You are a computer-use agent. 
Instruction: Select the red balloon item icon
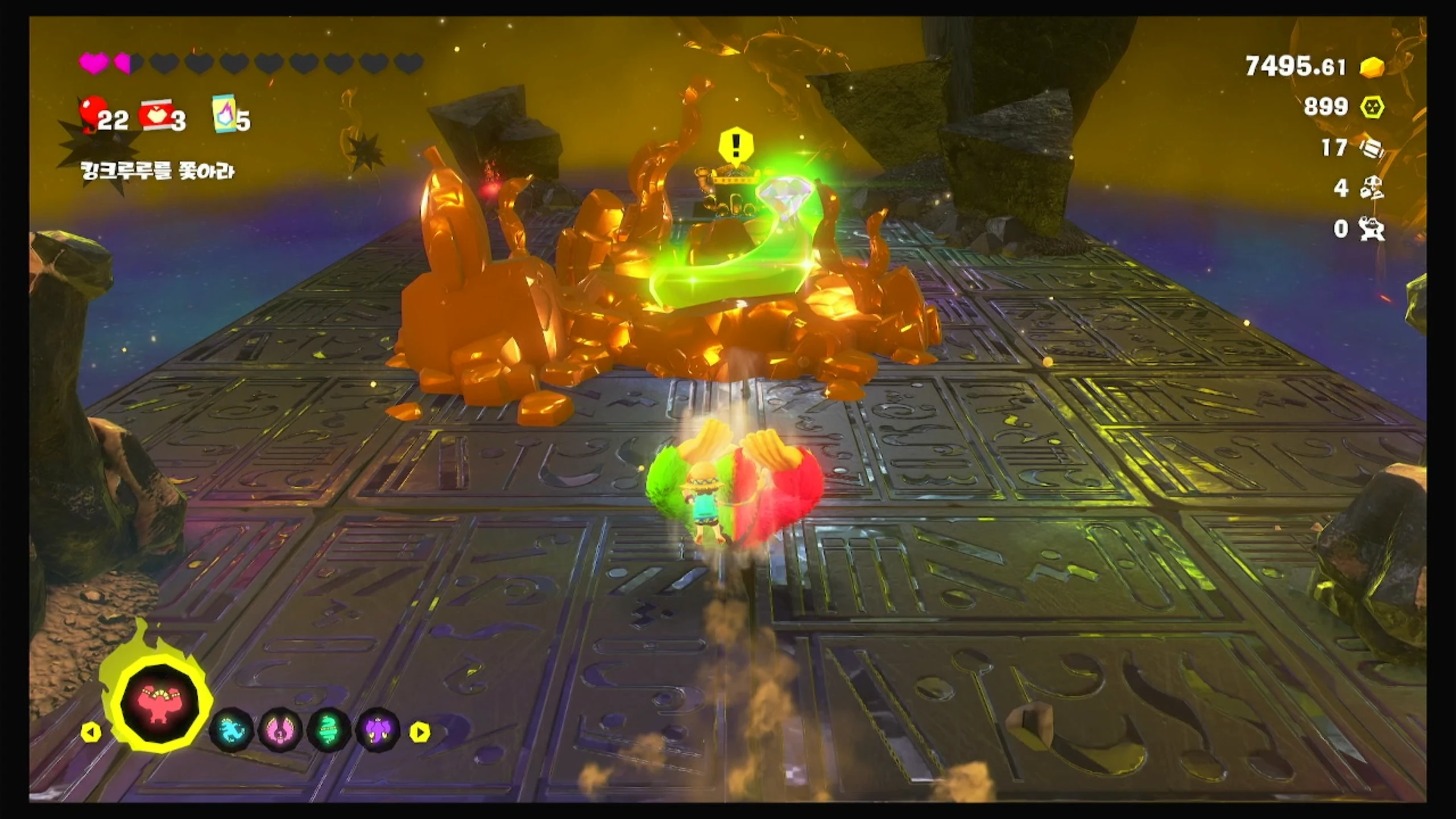click(91, 113)
